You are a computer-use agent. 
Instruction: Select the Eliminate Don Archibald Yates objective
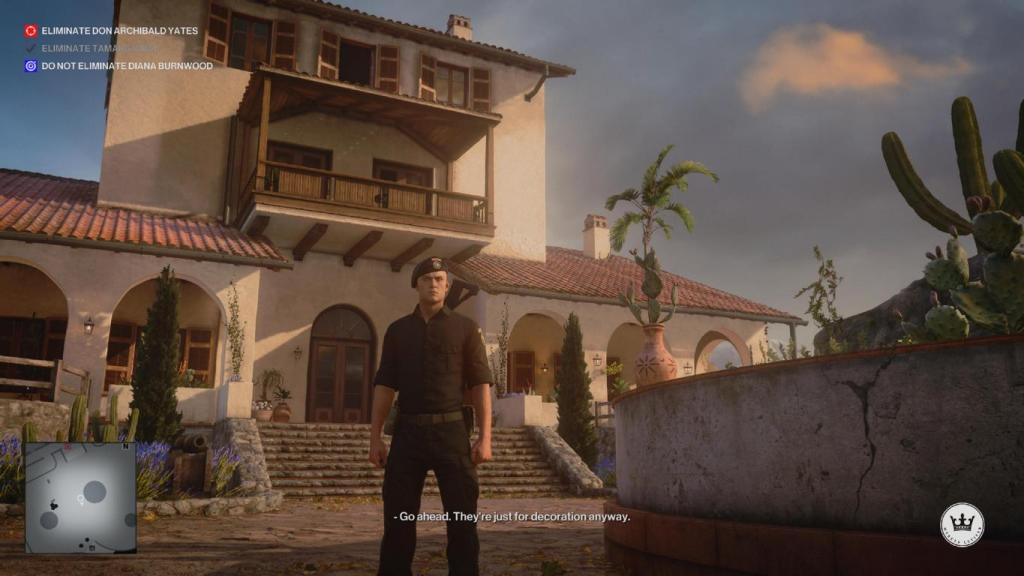tap(119, 31)
